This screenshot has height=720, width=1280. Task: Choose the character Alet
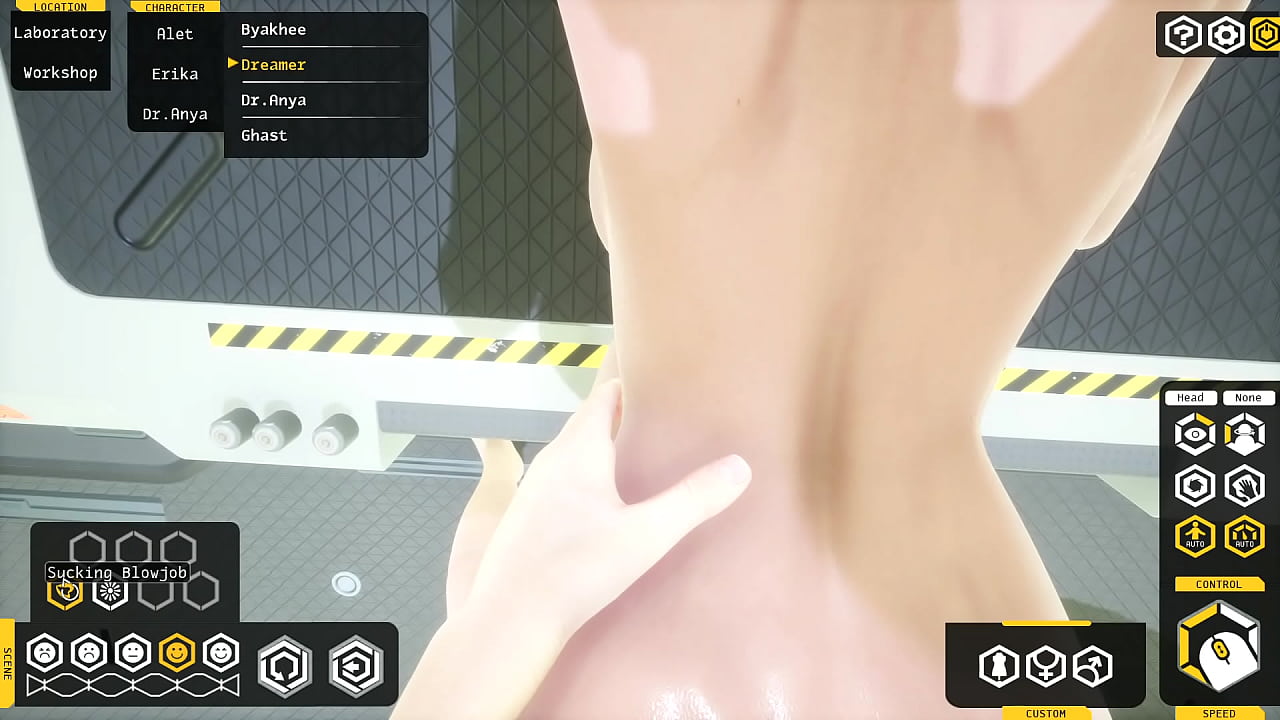(175, 34)
